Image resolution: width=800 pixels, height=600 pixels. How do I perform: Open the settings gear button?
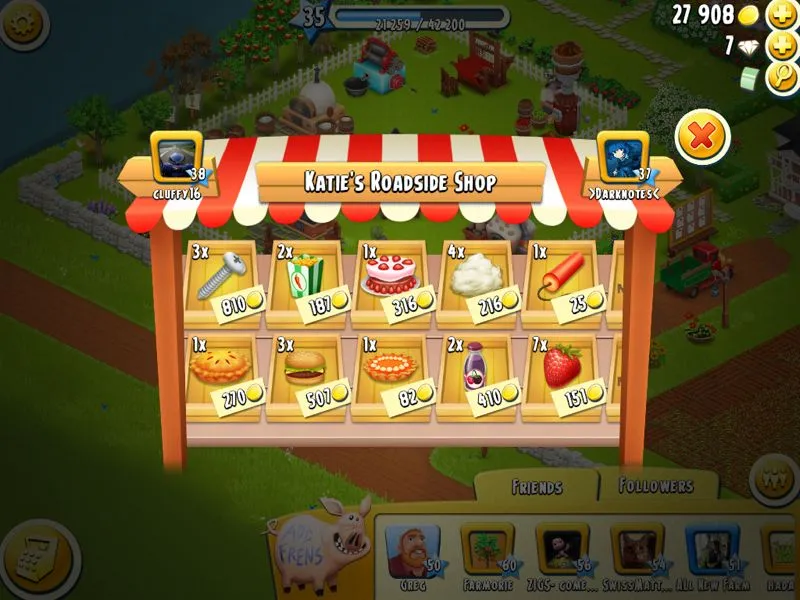tap(22, 24)
